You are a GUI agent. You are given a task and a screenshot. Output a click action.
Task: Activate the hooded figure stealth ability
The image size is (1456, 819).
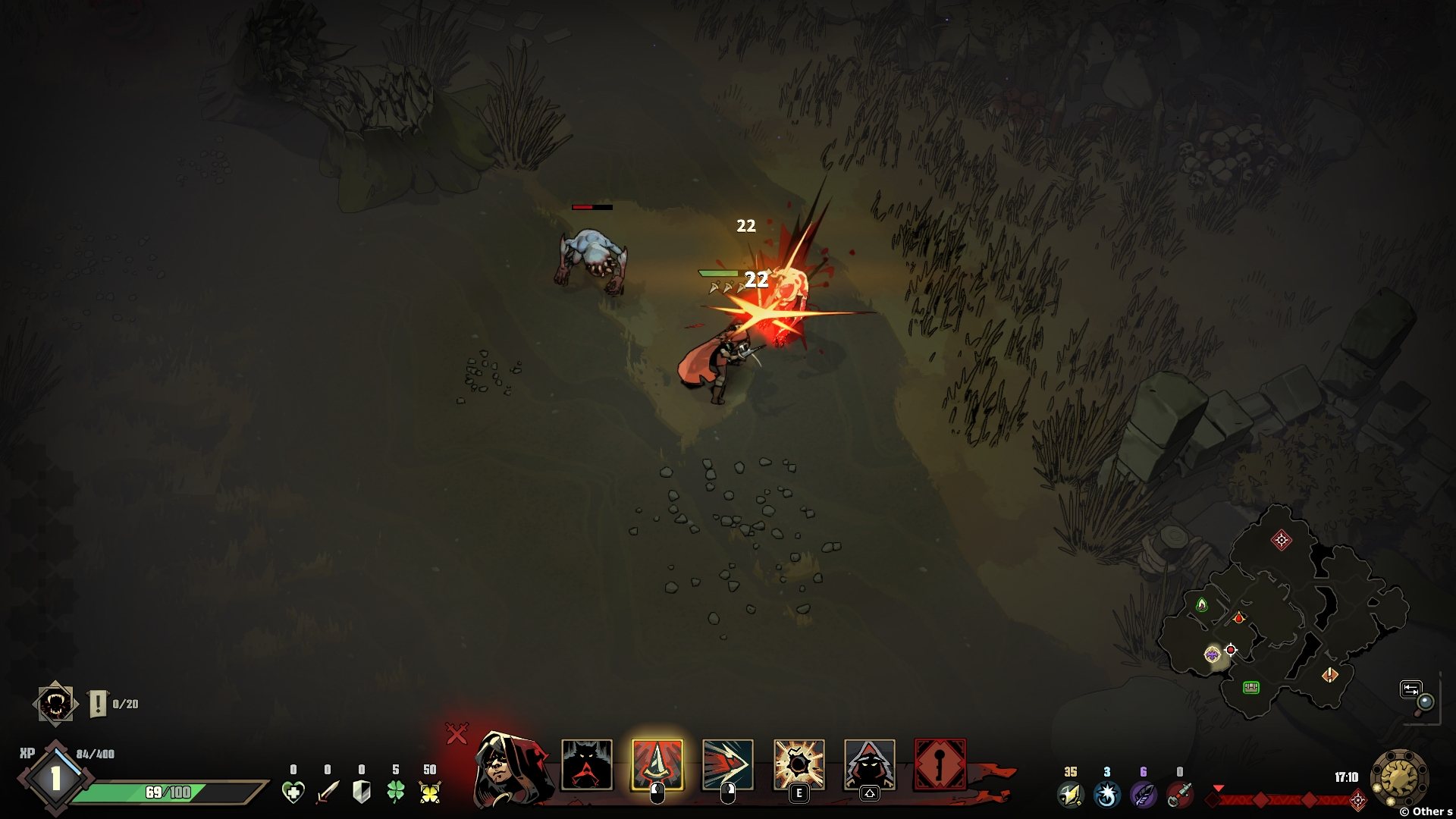point(869,764)
